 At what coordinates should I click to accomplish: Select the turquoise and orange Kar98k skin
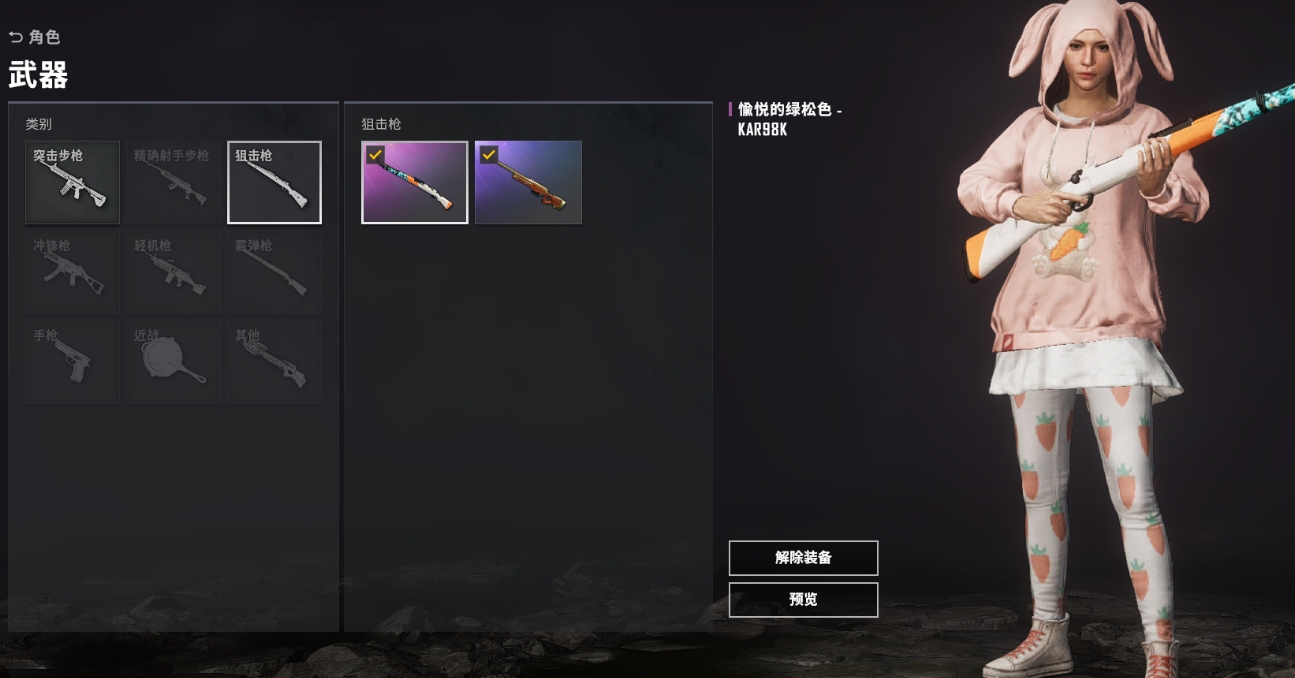(x=415, y=182)
